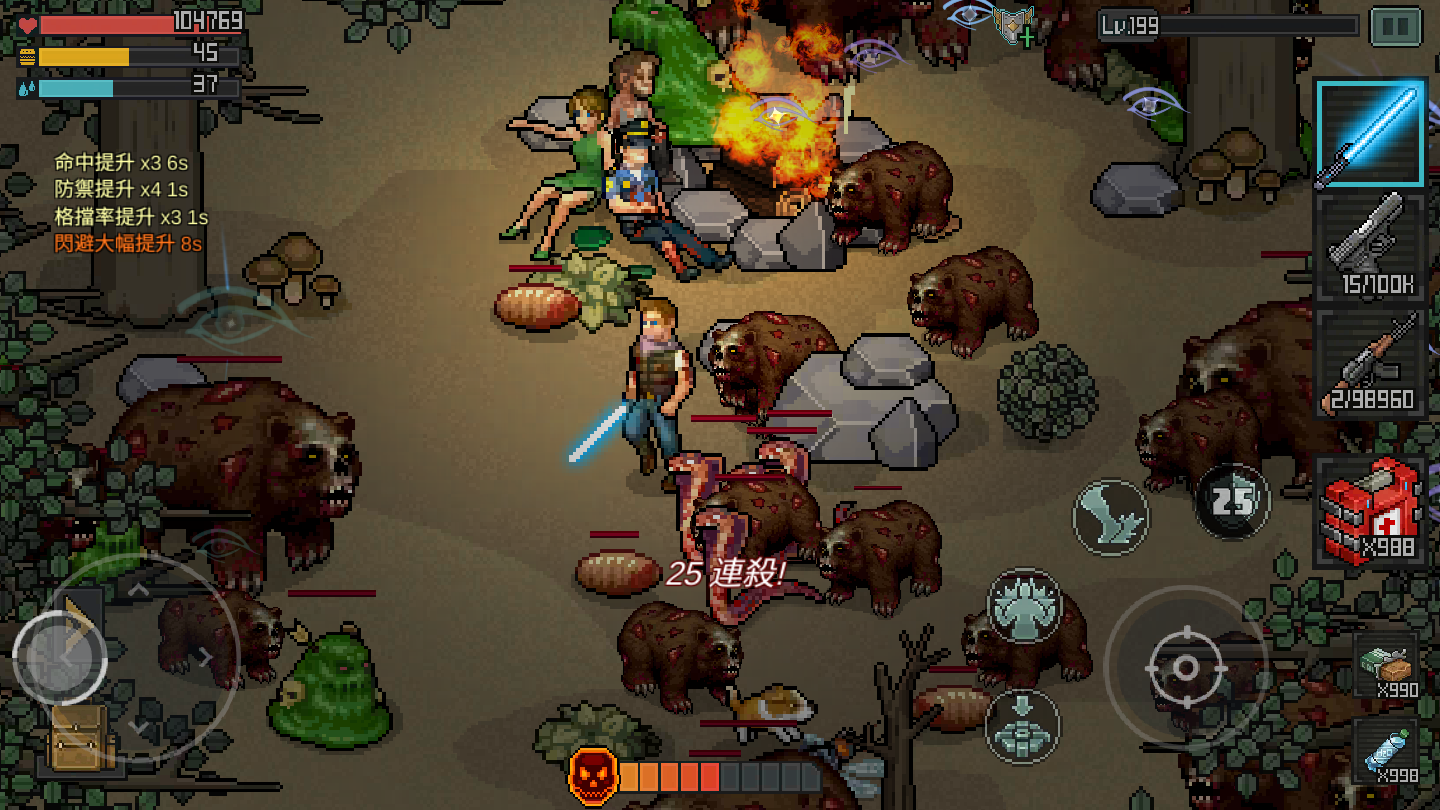Open the backpack inventory
The height and width of the screenshot is (810, 1440).
pos(80,738)
